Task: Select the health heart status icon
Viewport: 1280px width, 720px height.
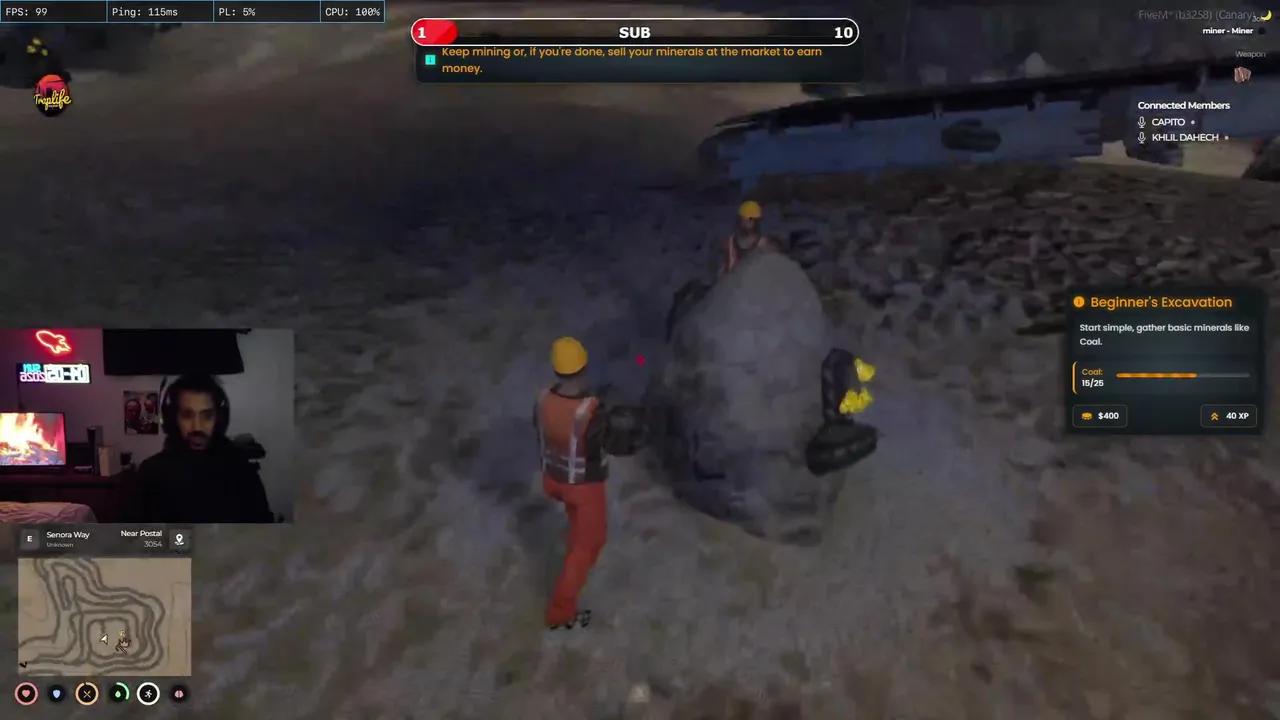Action: coord(26,693)
